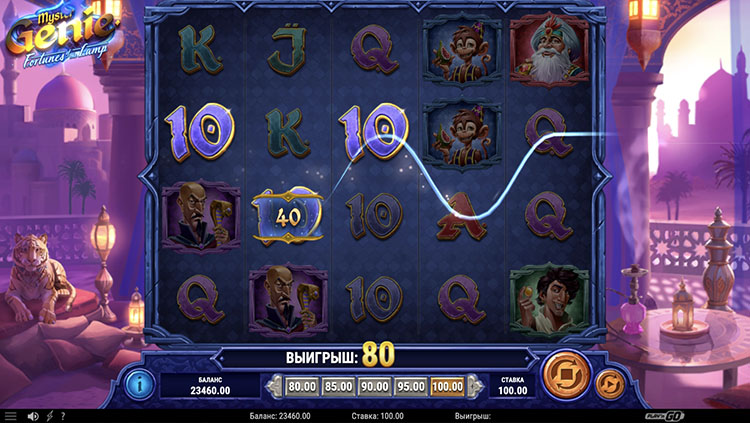Open the blue info paytable button

[138, 383]
